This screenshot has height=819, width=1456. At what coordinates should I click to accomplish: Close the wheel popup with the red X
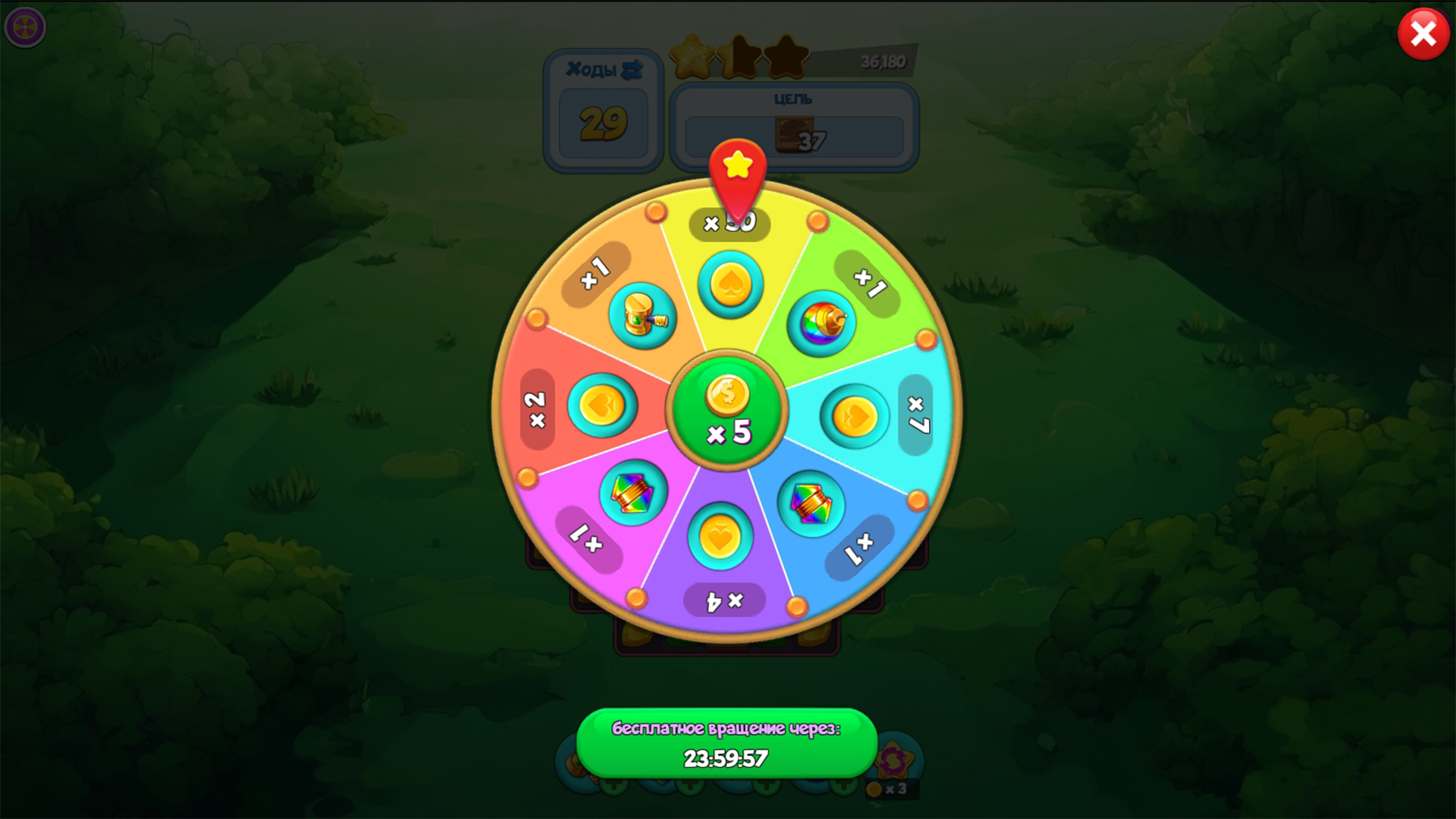[1422, 33]
